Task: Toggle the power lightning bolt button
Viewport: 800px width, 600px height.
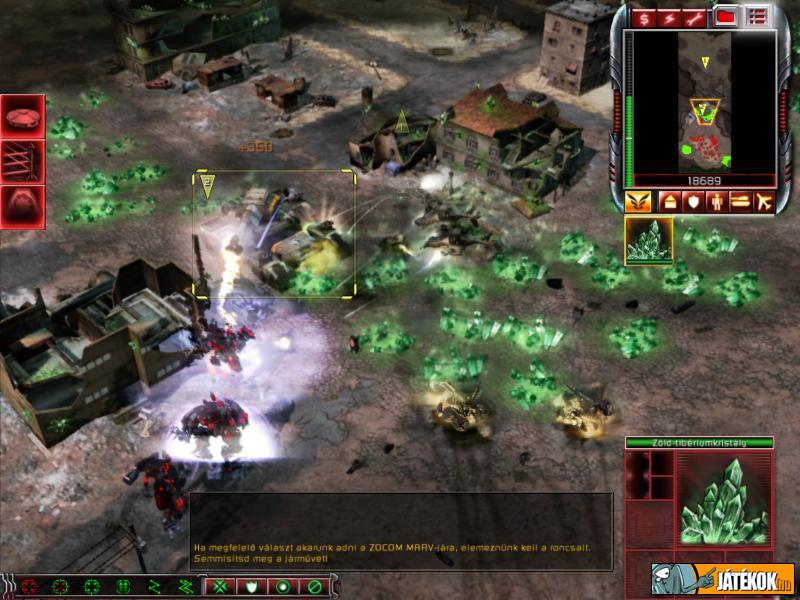Action: (x=669, y=17)
